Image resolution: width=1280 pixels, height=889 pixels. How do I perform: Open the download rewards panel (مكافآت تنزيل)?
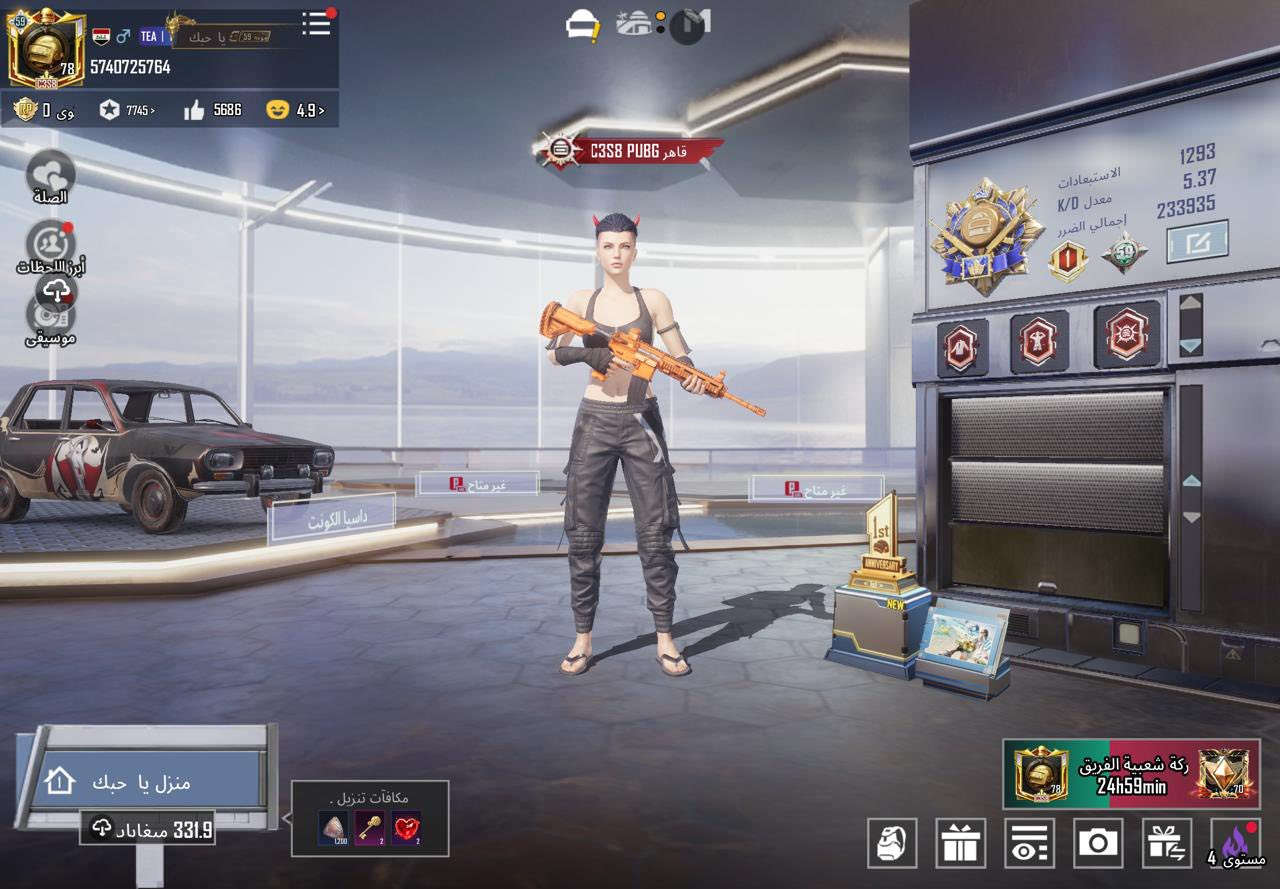point(370,819)
